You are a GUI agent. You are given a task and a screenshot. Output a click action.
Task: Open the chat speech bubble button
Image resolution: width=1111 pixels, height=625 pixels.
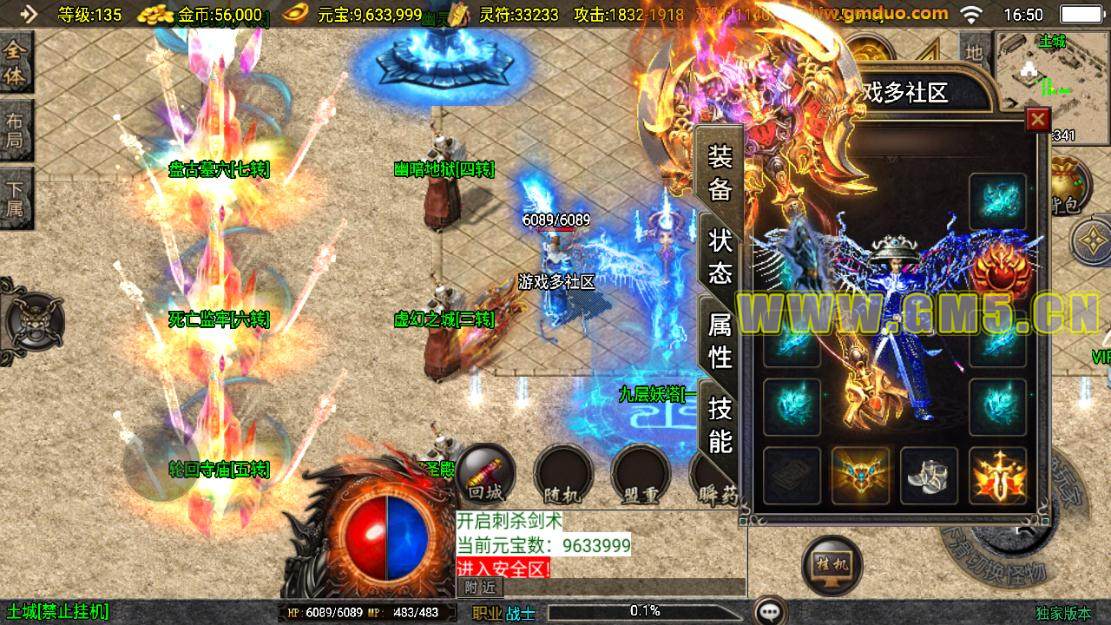coord(769,611)
